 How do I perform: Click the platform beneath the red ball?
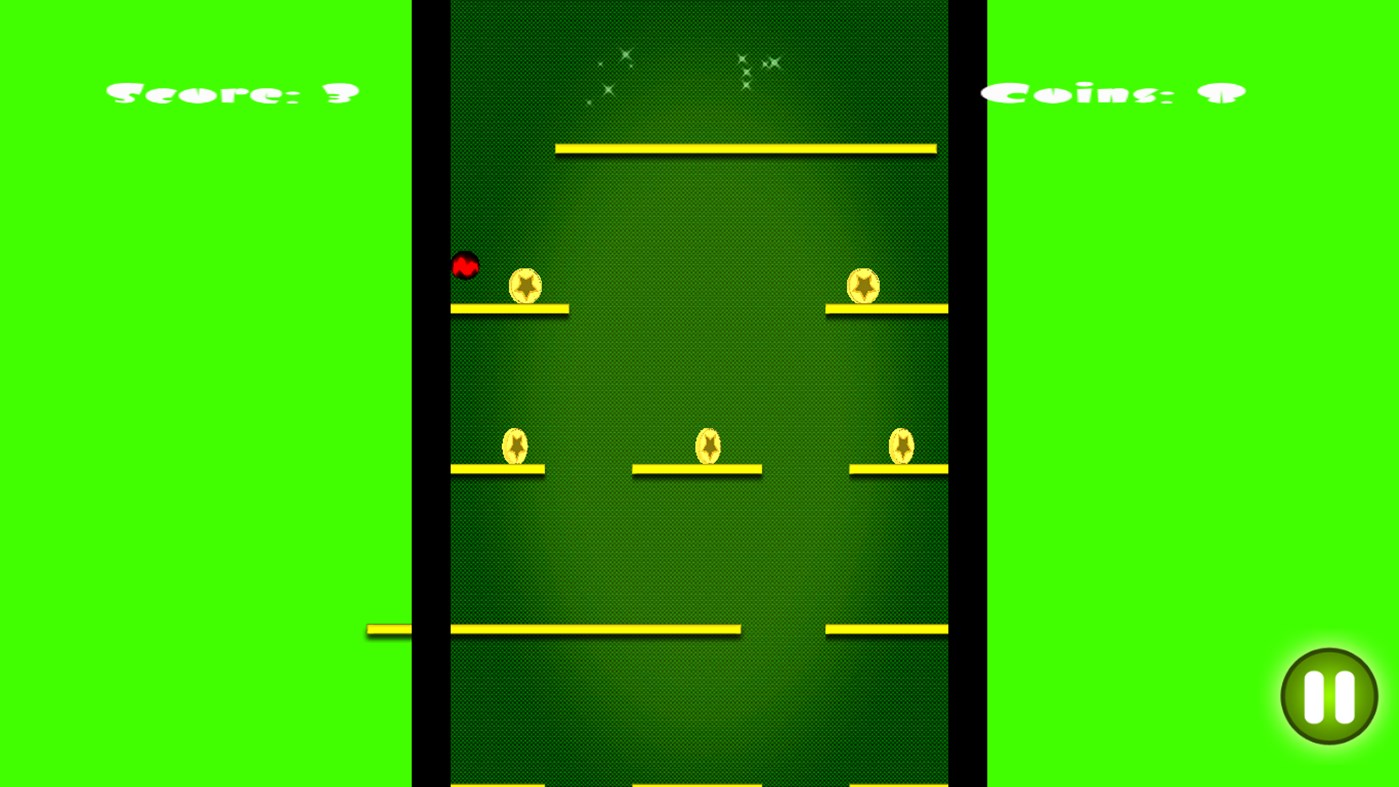point(509,309)
